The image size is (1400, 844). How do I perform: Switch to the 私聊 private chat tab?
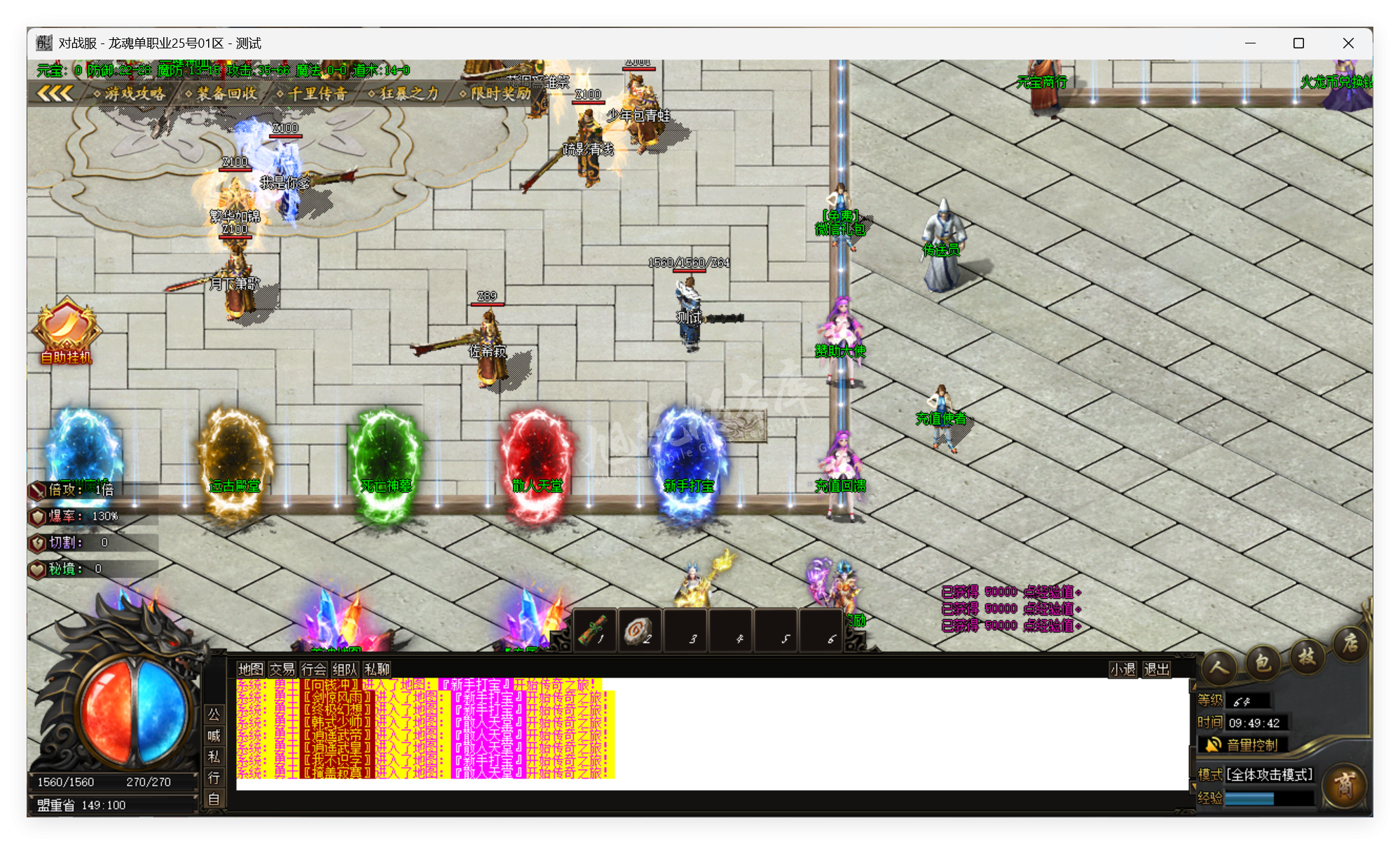(x=376, y=669)
